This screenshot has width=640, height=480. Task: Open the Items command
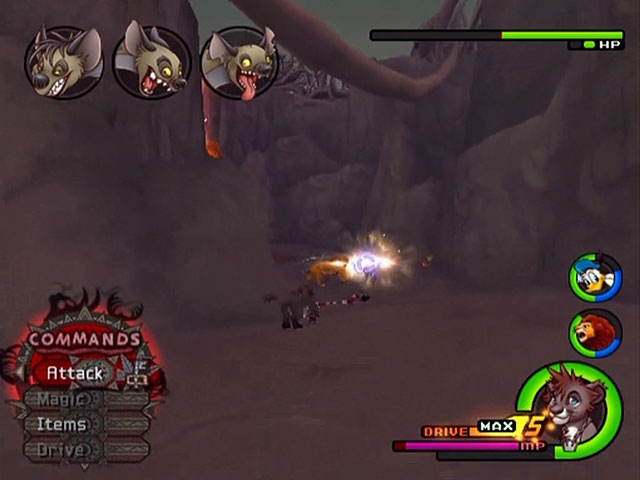pyautogui.click(x=62, y=424)
